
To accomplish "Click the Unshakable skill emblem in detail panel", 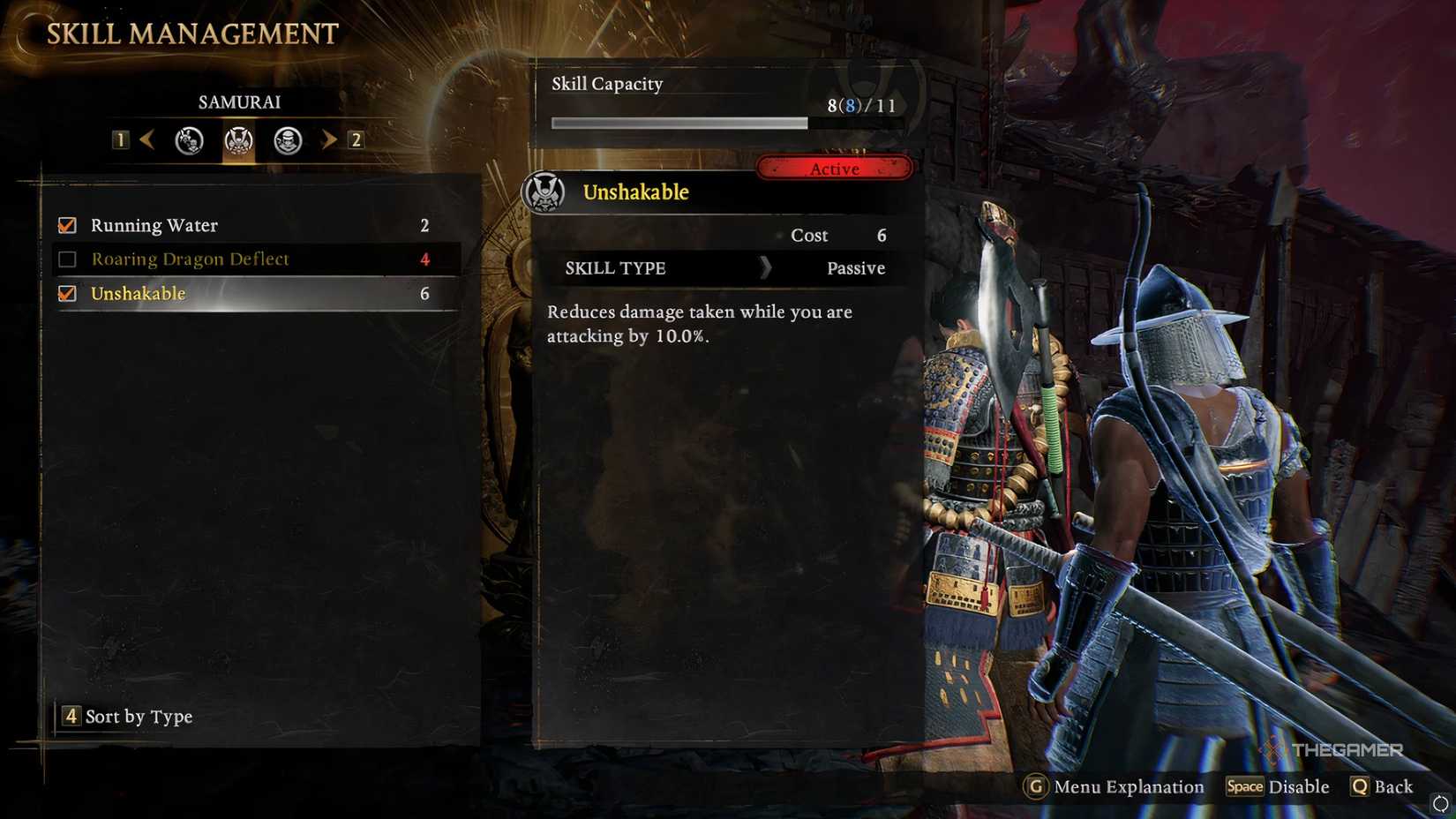I will point(547,191).
